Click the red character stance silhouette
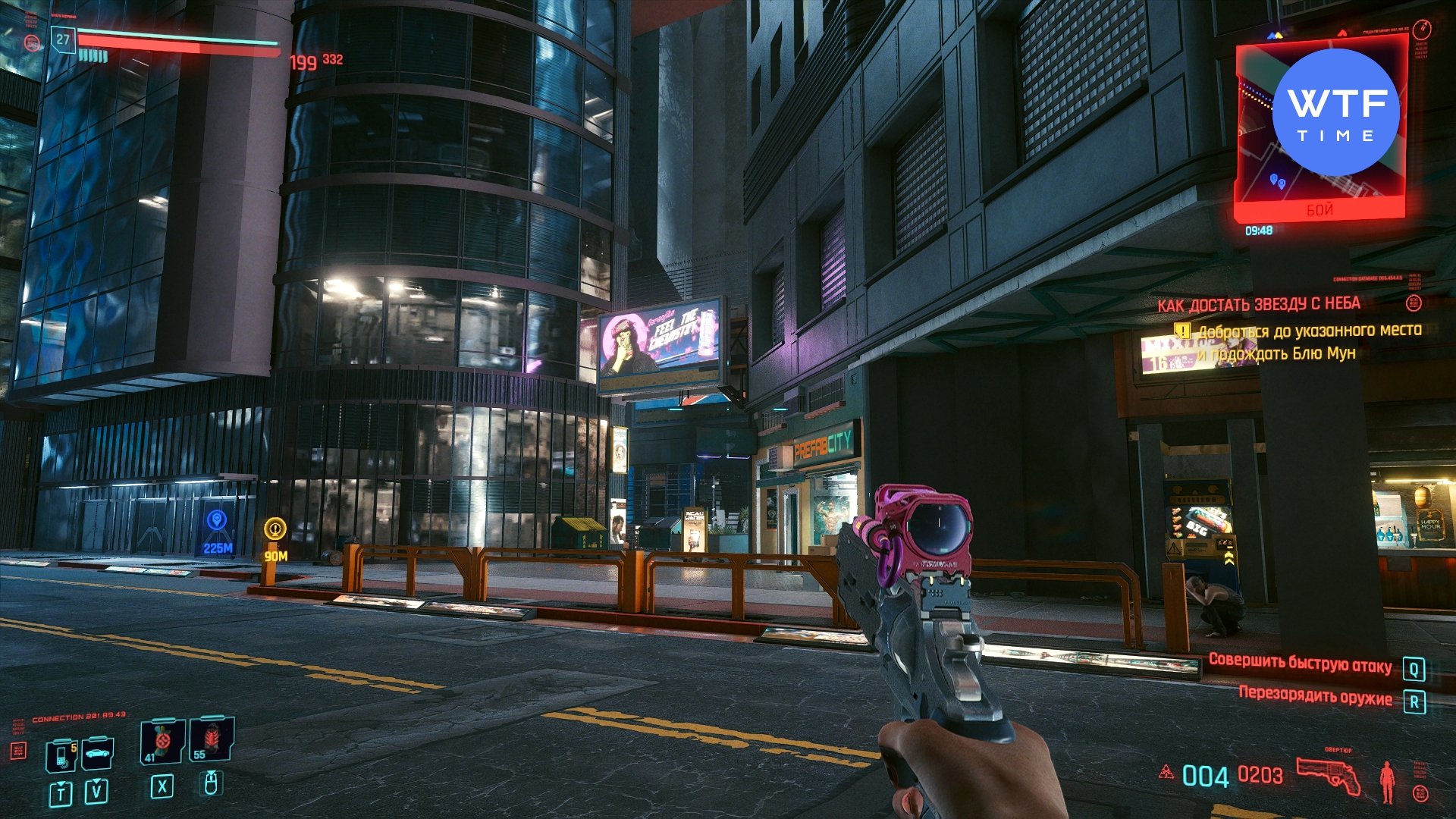Viewport: 1456px width, 819px height. coord(1387,781)
